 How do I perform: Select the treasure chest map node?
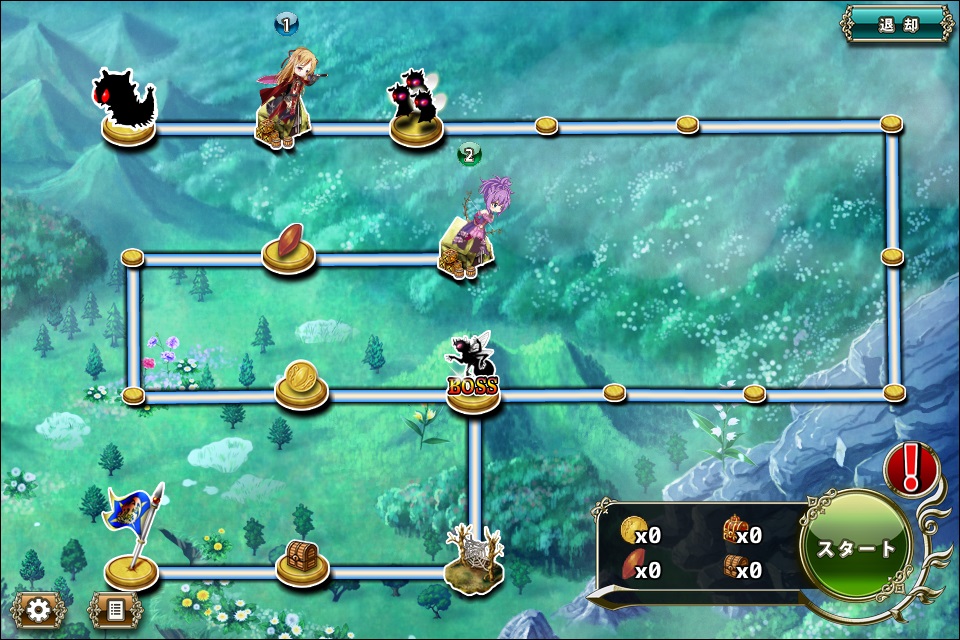[302, 560]
